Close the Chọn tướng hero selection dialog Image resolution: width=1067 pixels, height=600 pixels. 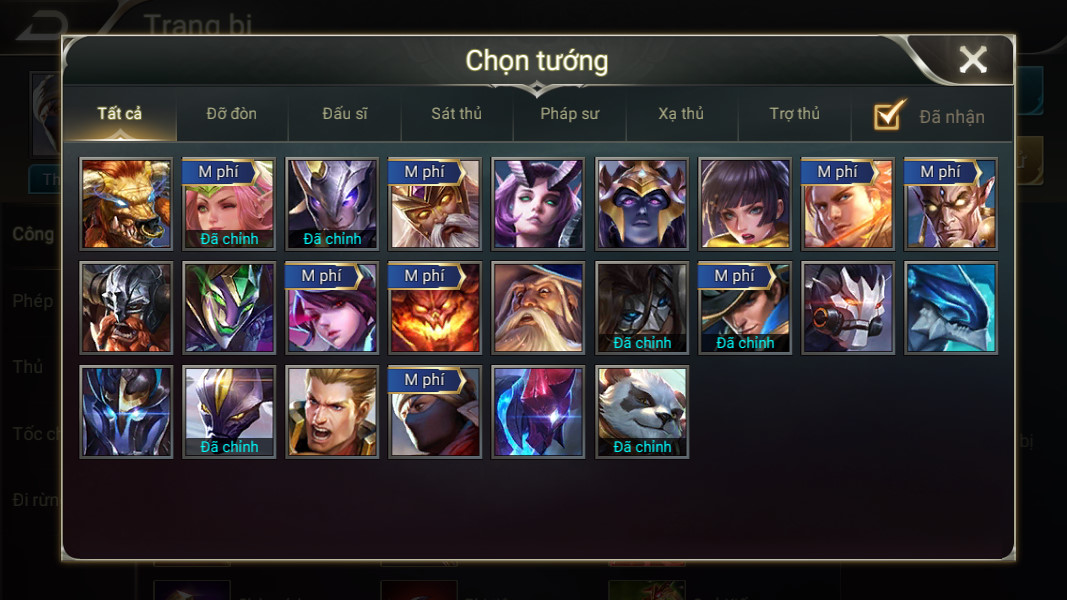[x=972, y=60]
